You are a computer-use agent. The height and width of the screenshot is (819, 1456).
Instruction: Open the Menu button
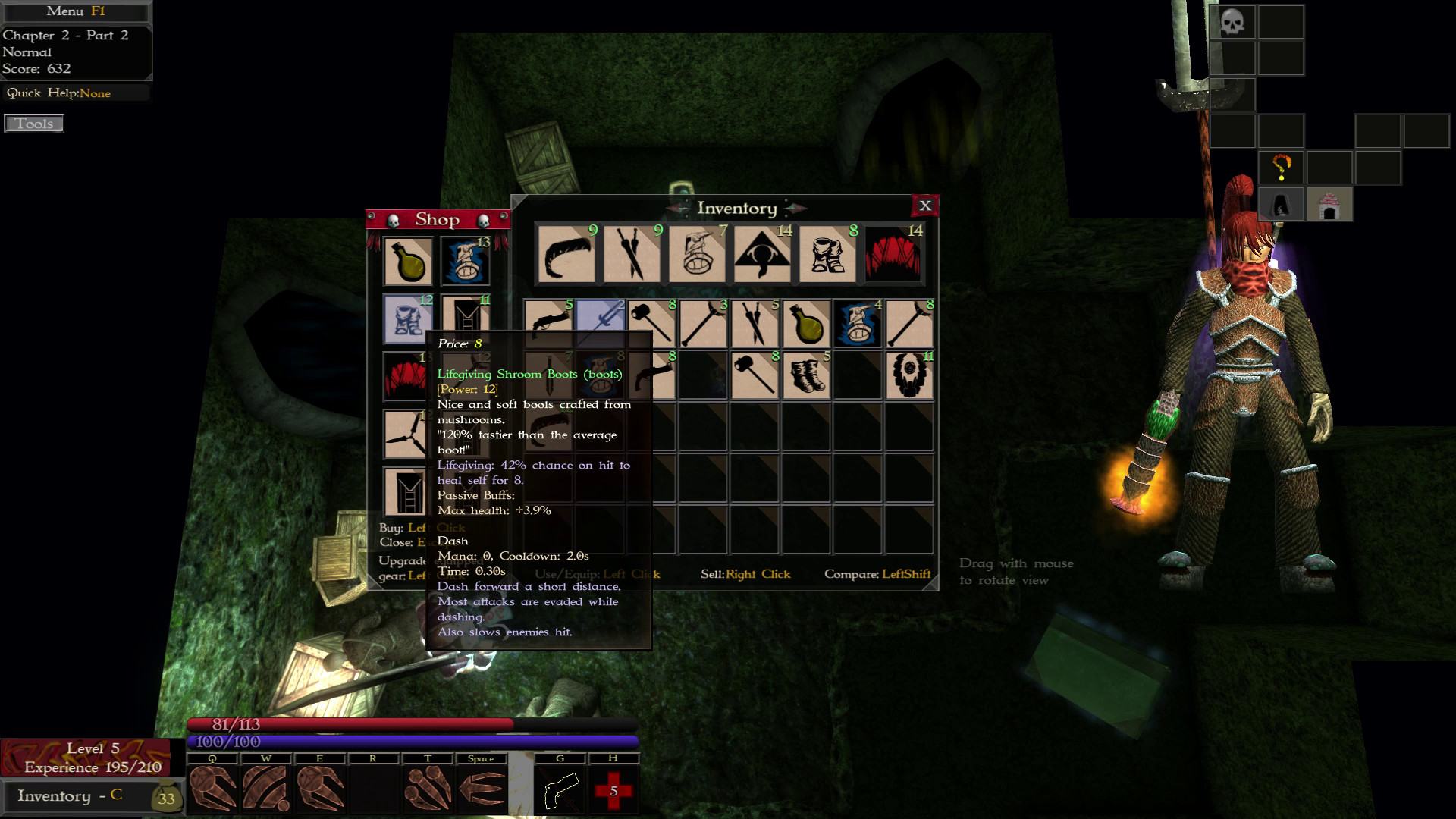pyautogui.click(x=75, y=11)
